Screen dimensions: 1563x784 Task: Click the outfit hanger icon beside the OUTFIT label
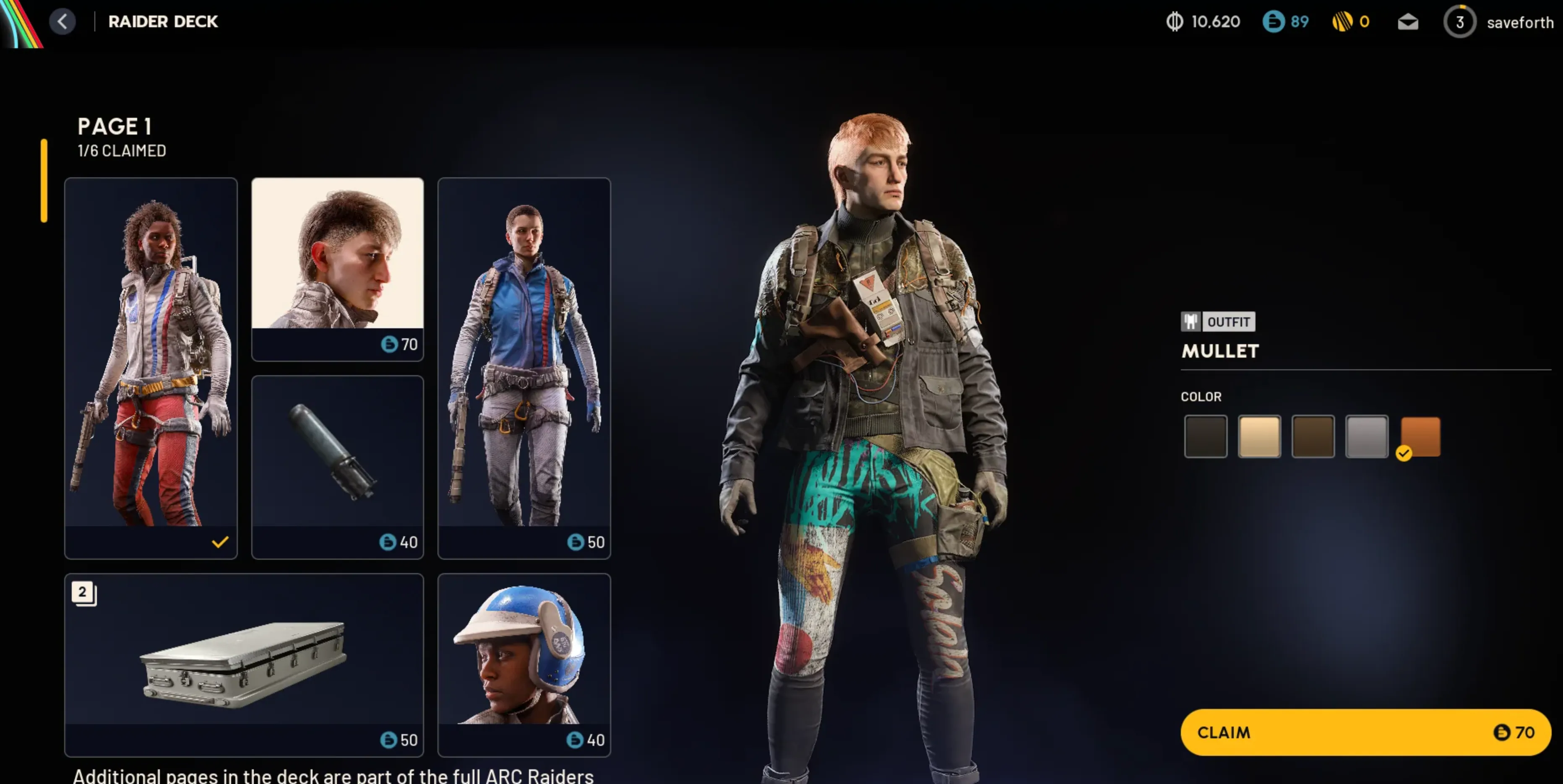(x=1190, y=322)
